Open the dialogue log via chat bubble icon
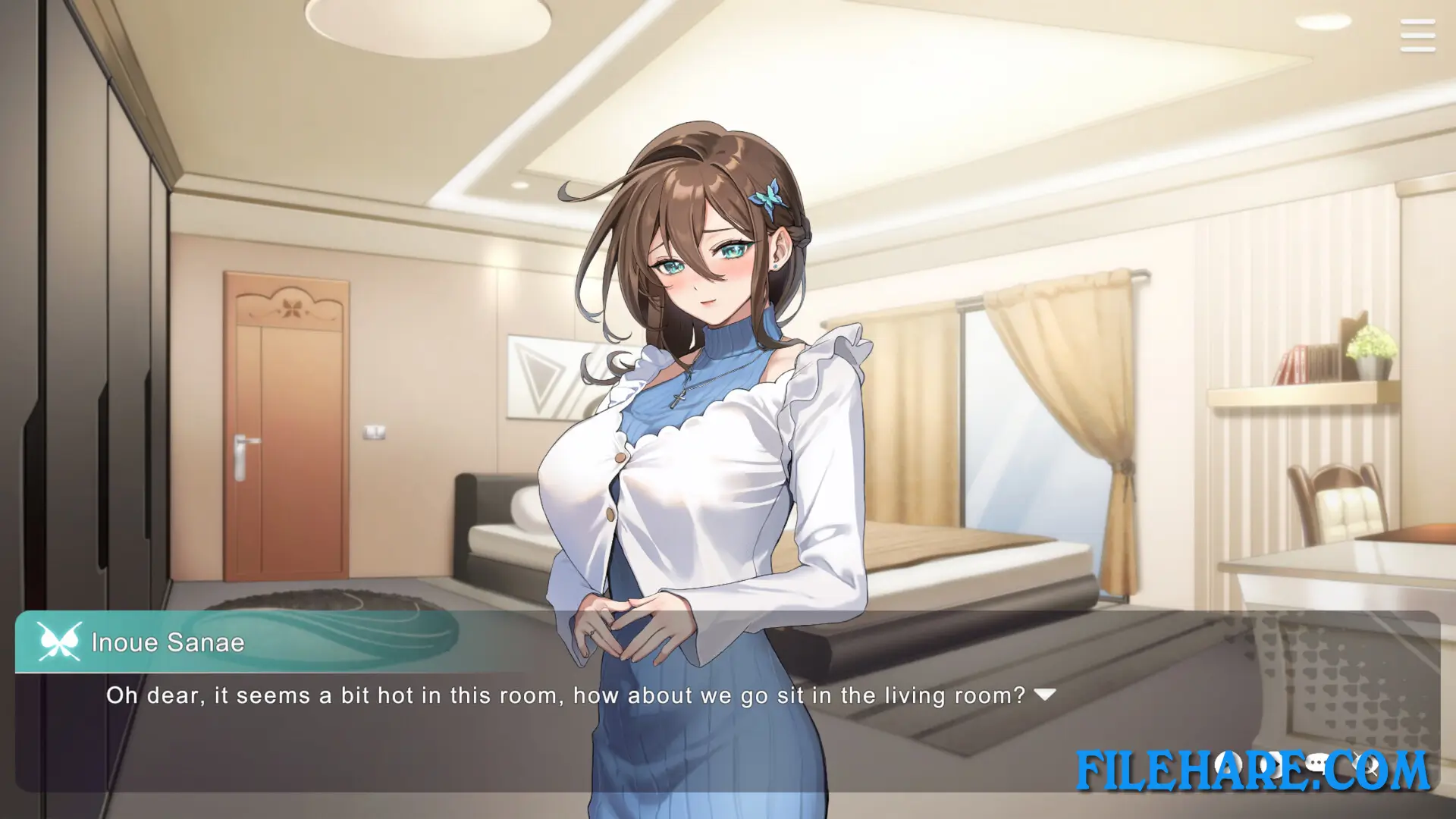 (1317, 763)
